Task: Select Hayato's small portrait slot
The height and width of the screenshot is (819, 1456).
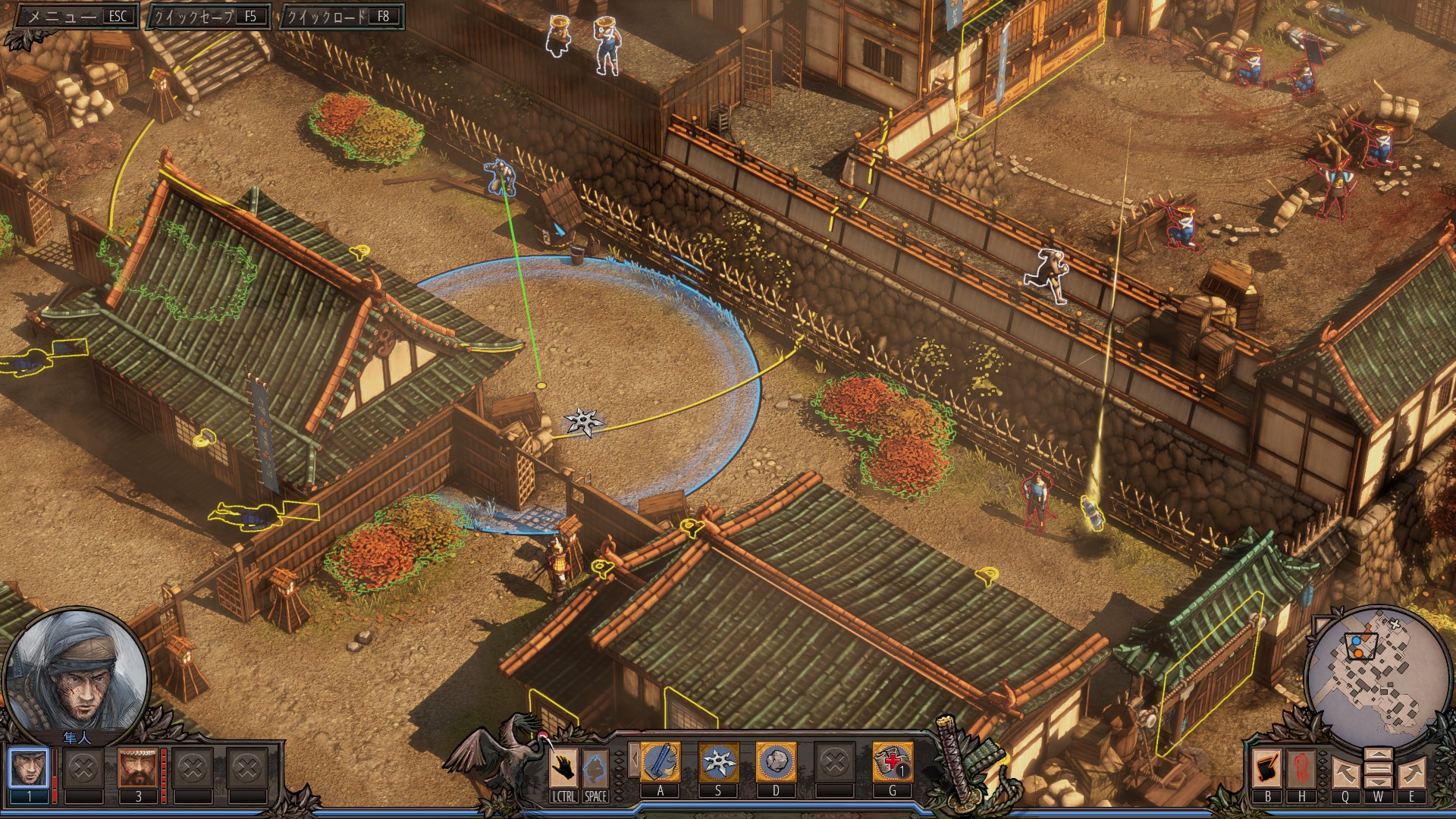Action: pos(29,769)
